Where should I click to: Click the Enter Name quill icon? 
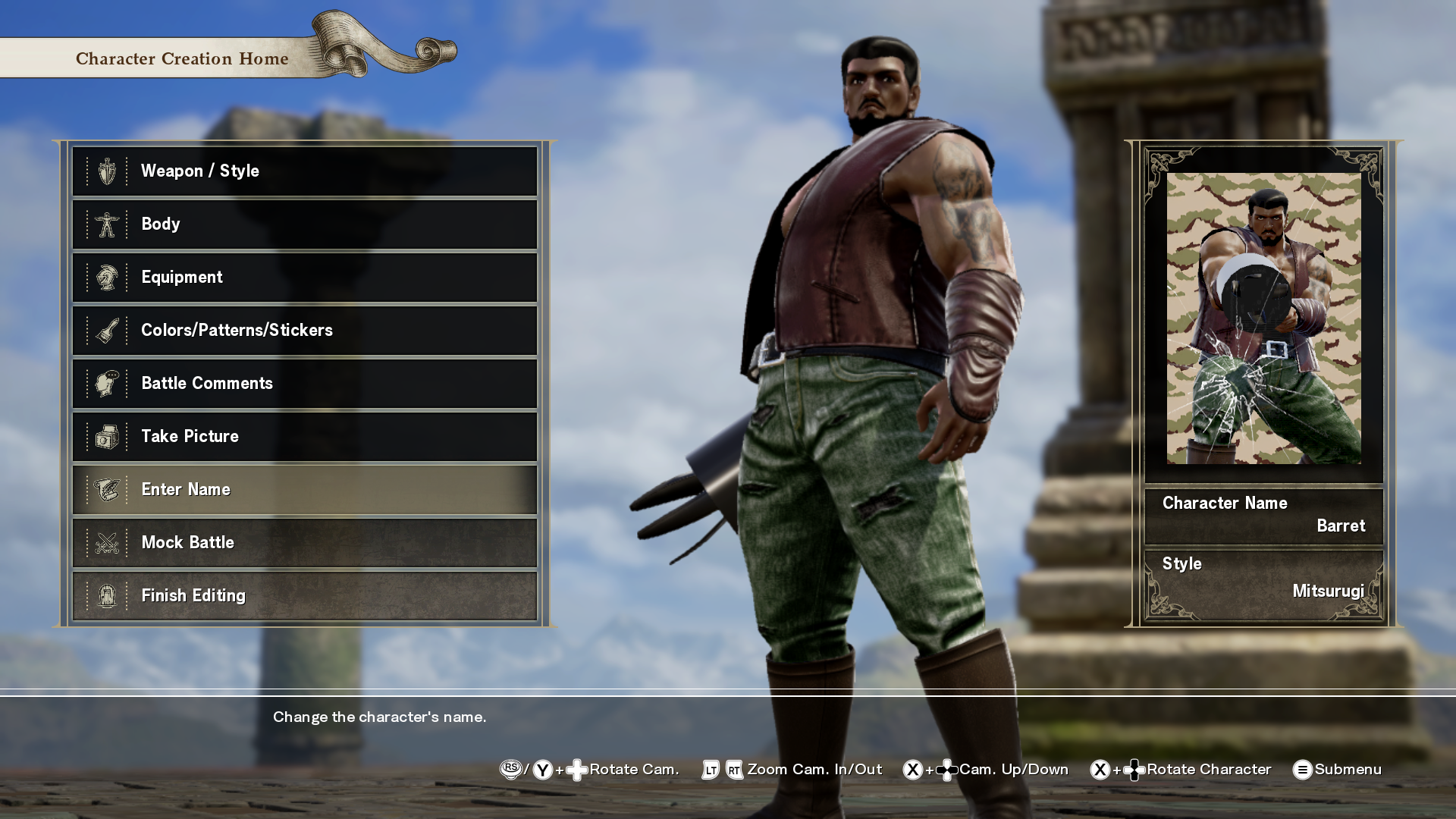point(107,489)
